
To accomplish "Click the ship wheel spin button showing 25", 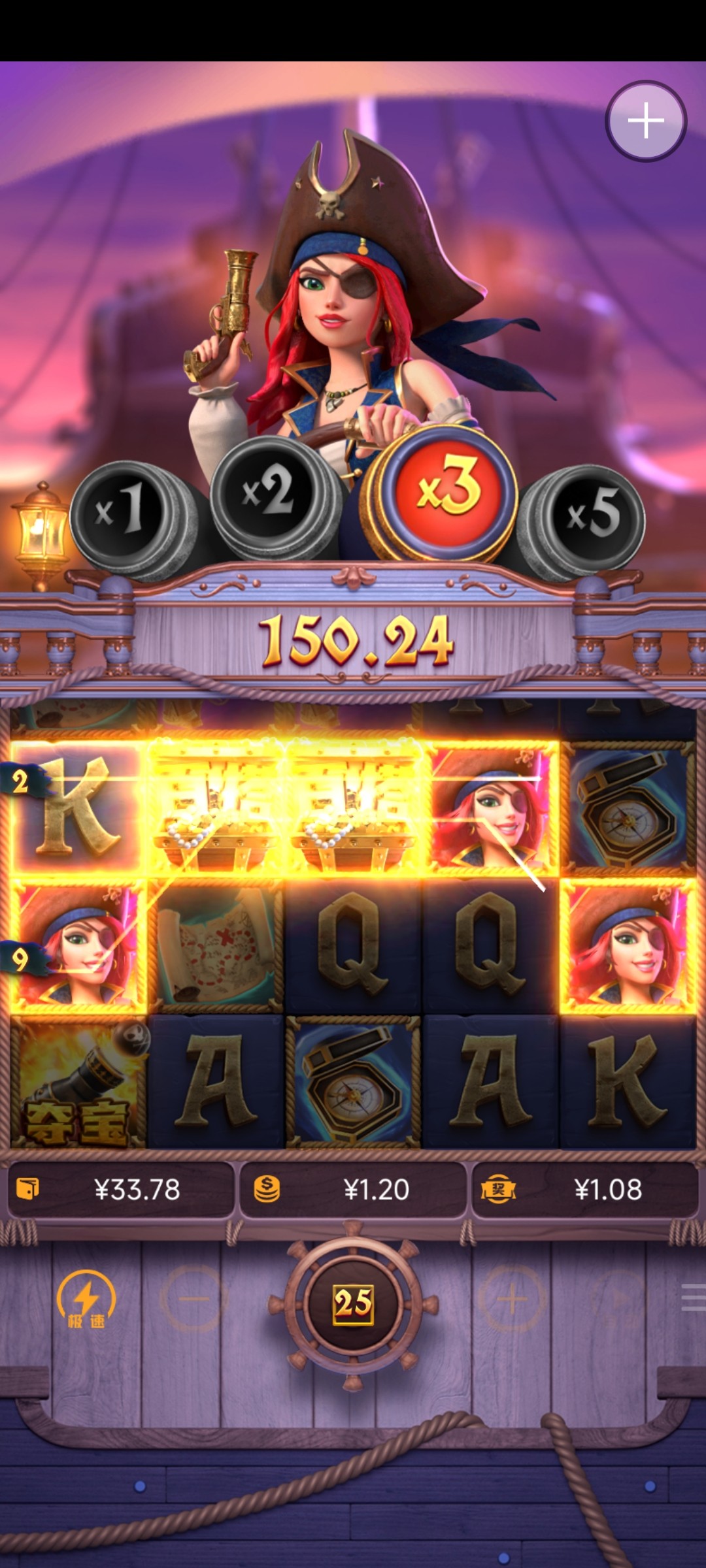I will pos(353,1303).
